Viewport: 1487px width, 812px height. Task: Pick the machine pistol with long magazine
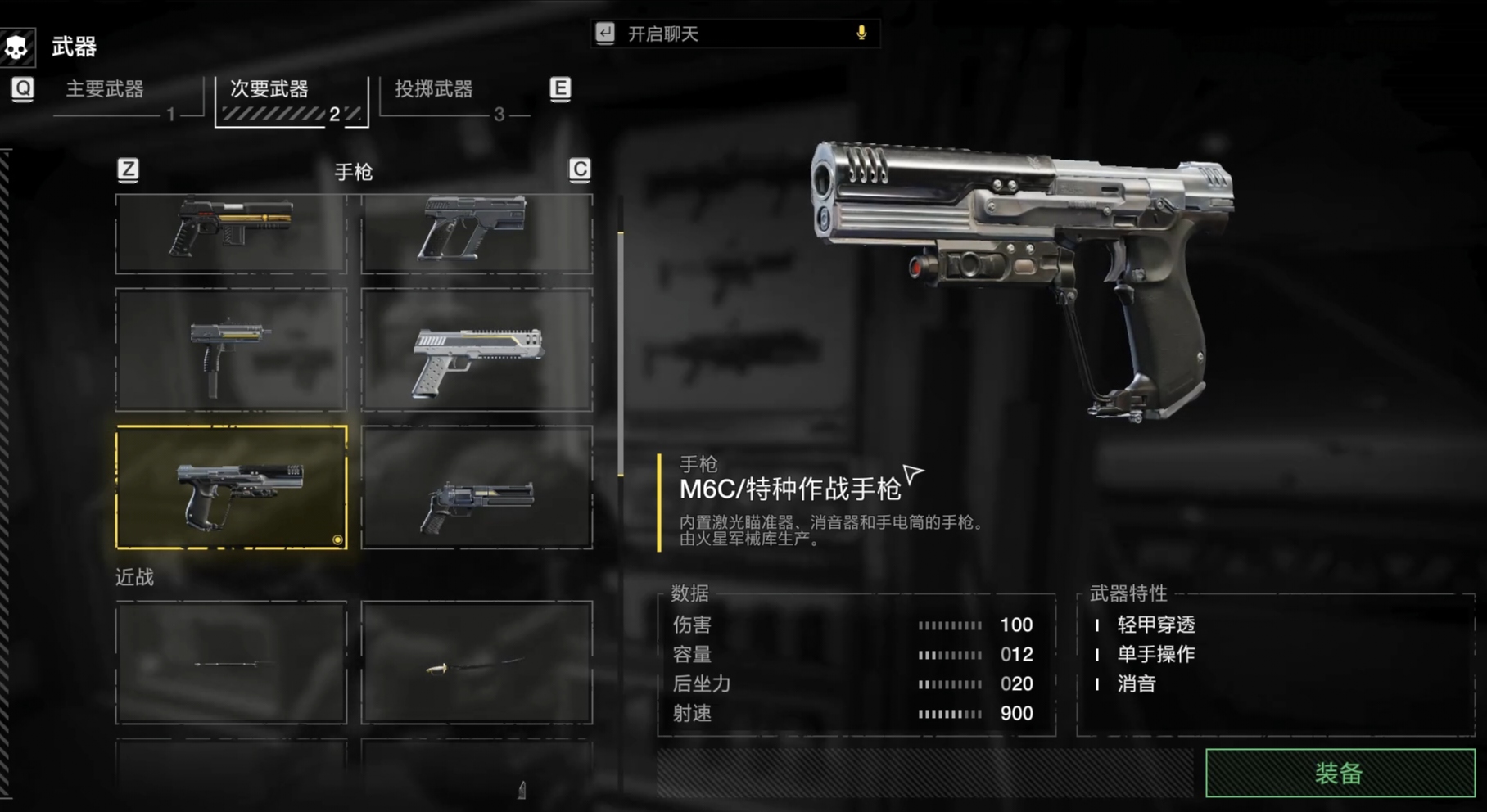click(x=232, y=350)
